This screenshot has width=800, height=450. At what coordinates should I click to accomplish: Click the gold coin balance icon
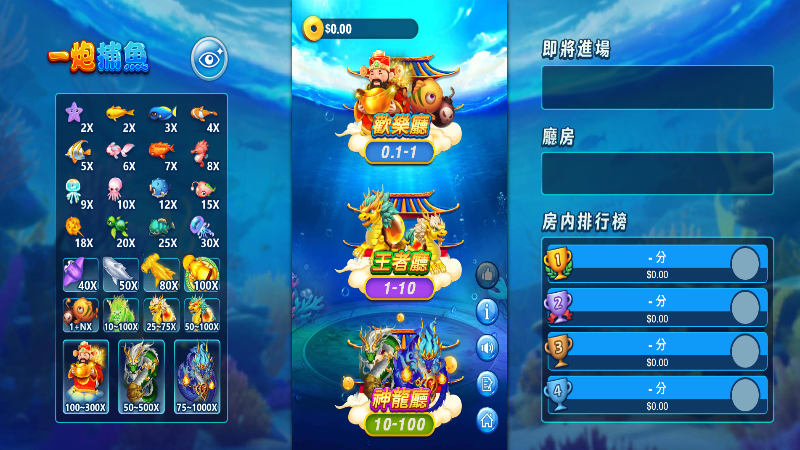click(x=315, y=29)
